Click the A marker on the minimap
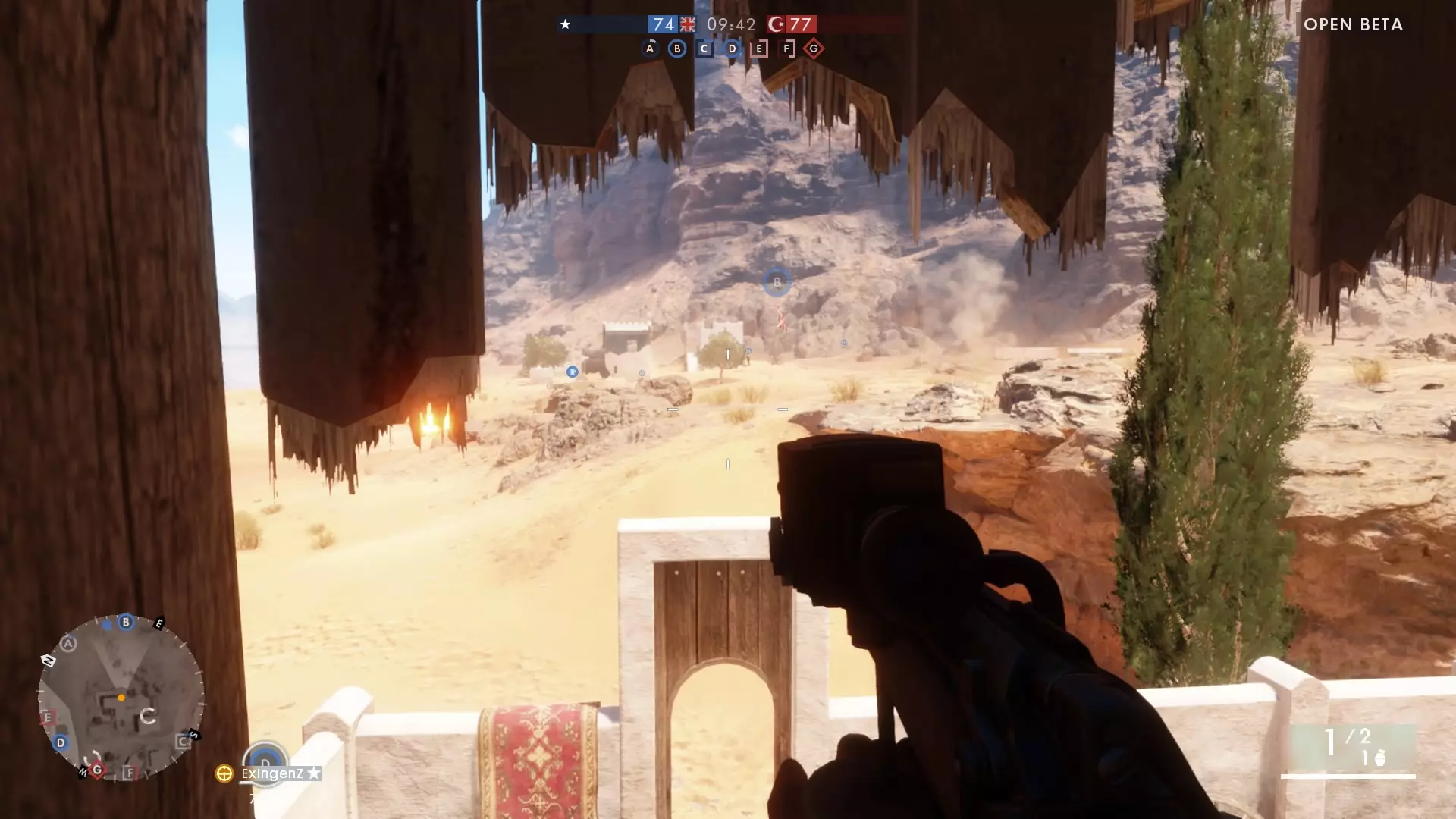 tap(68, 644)
